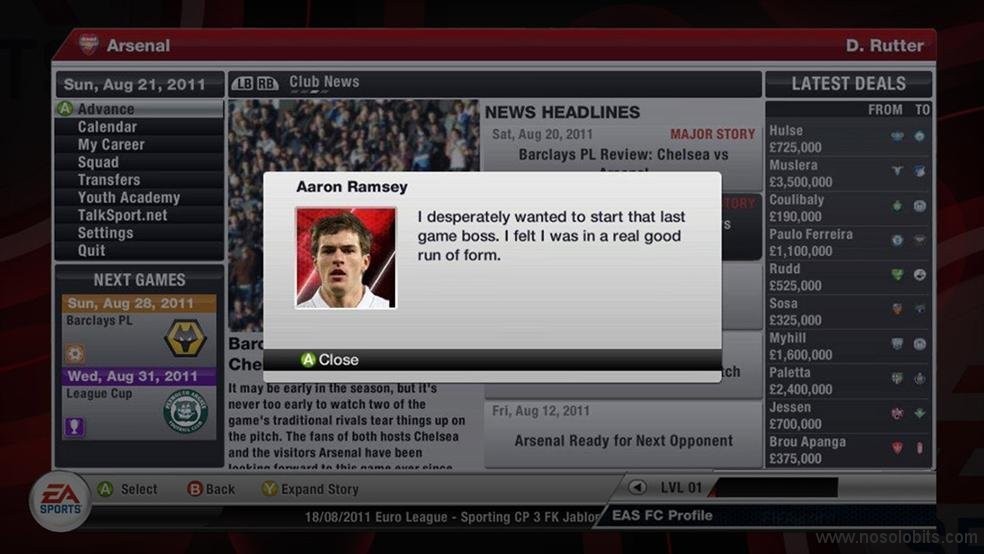The width and height of the screenshot is (984, 554).
Task: Go to the Transfers menu
Action: tap(109, 180)
